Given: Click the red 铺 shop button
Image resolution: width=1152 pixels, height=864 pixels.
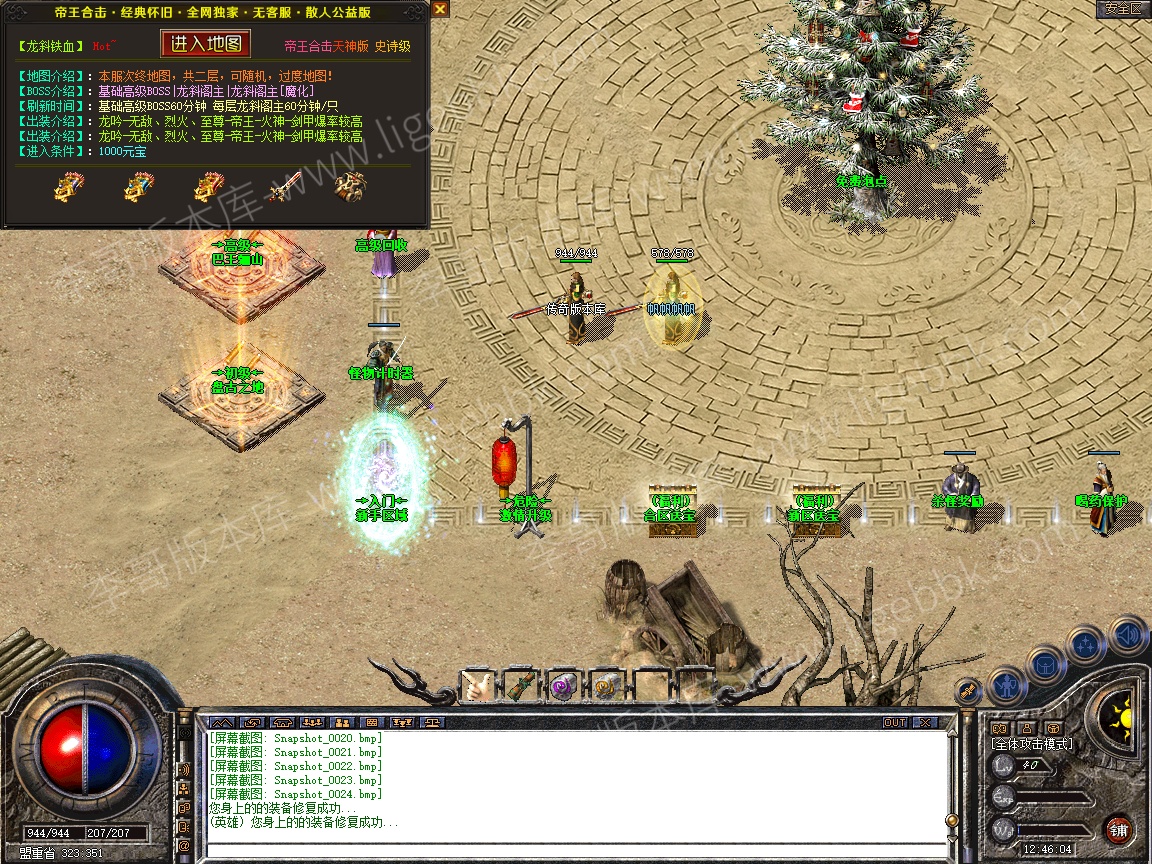Looking at the screenshot, I should 1118,830.
